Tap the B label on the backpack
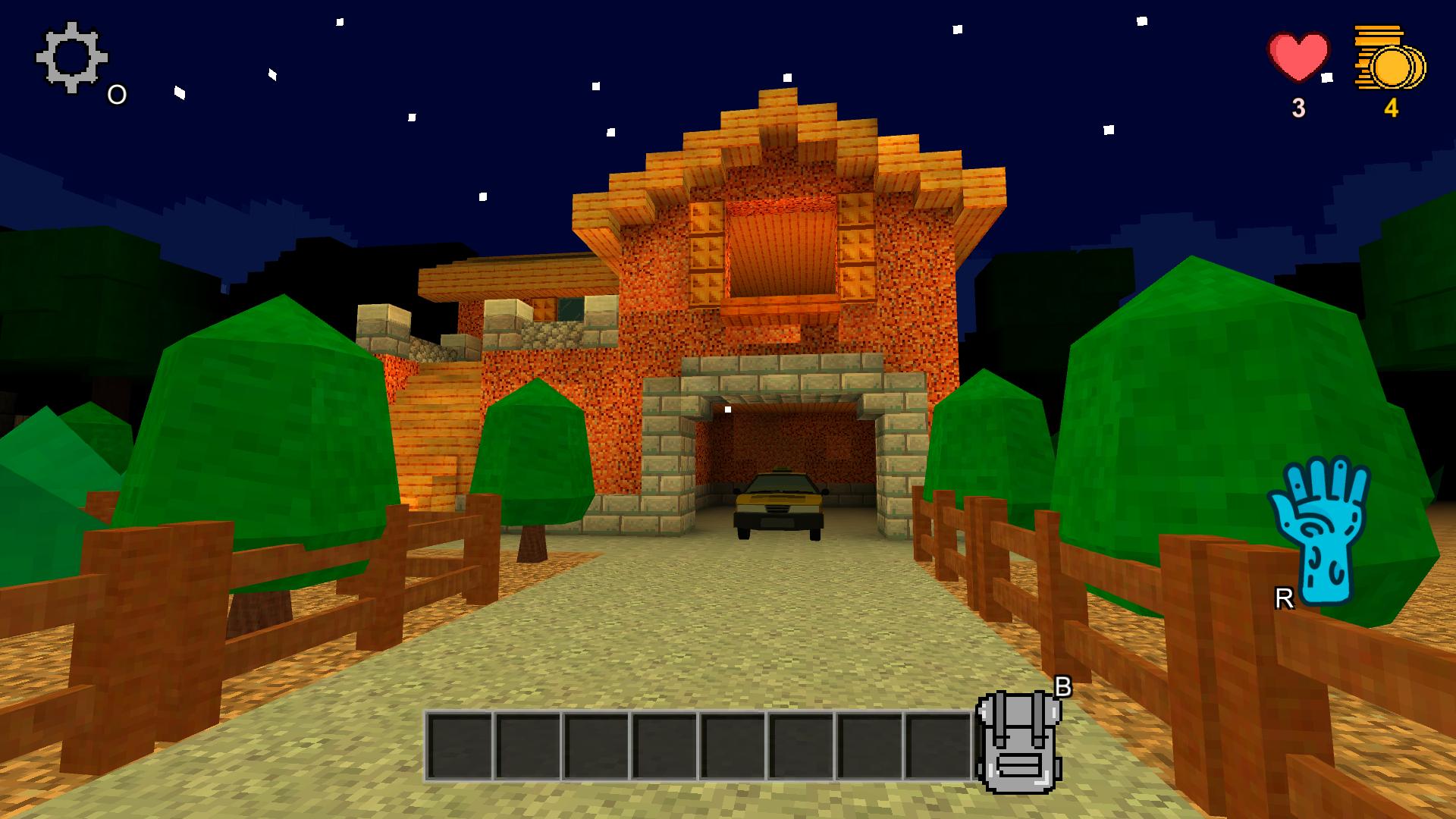This screenshot has height=819, width=1456. coord(1065,686)
